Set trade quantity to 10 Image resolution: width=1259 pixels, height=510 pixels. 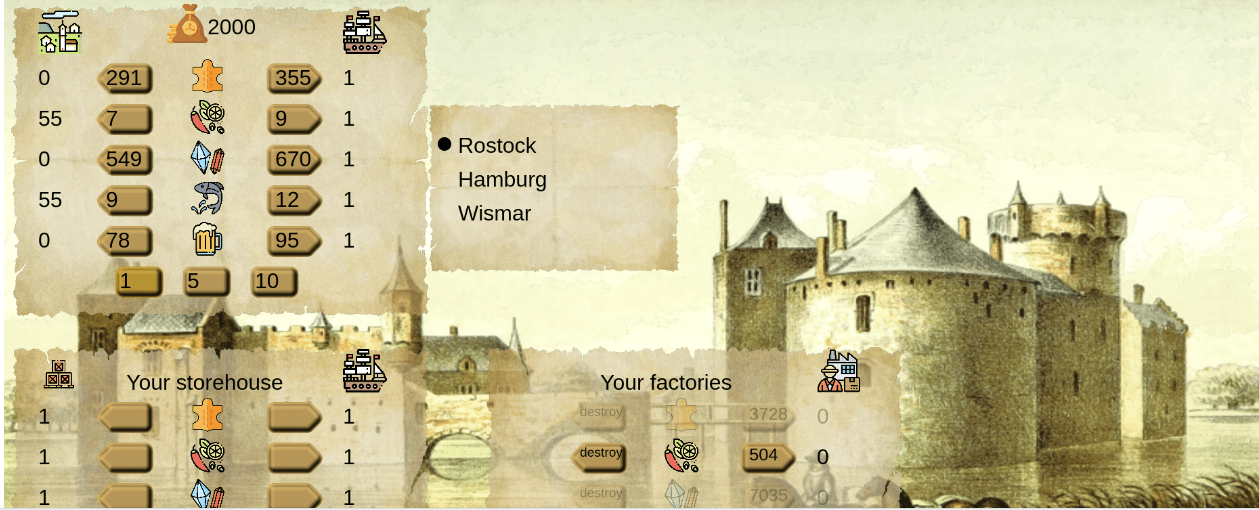[x=273, y=282]
